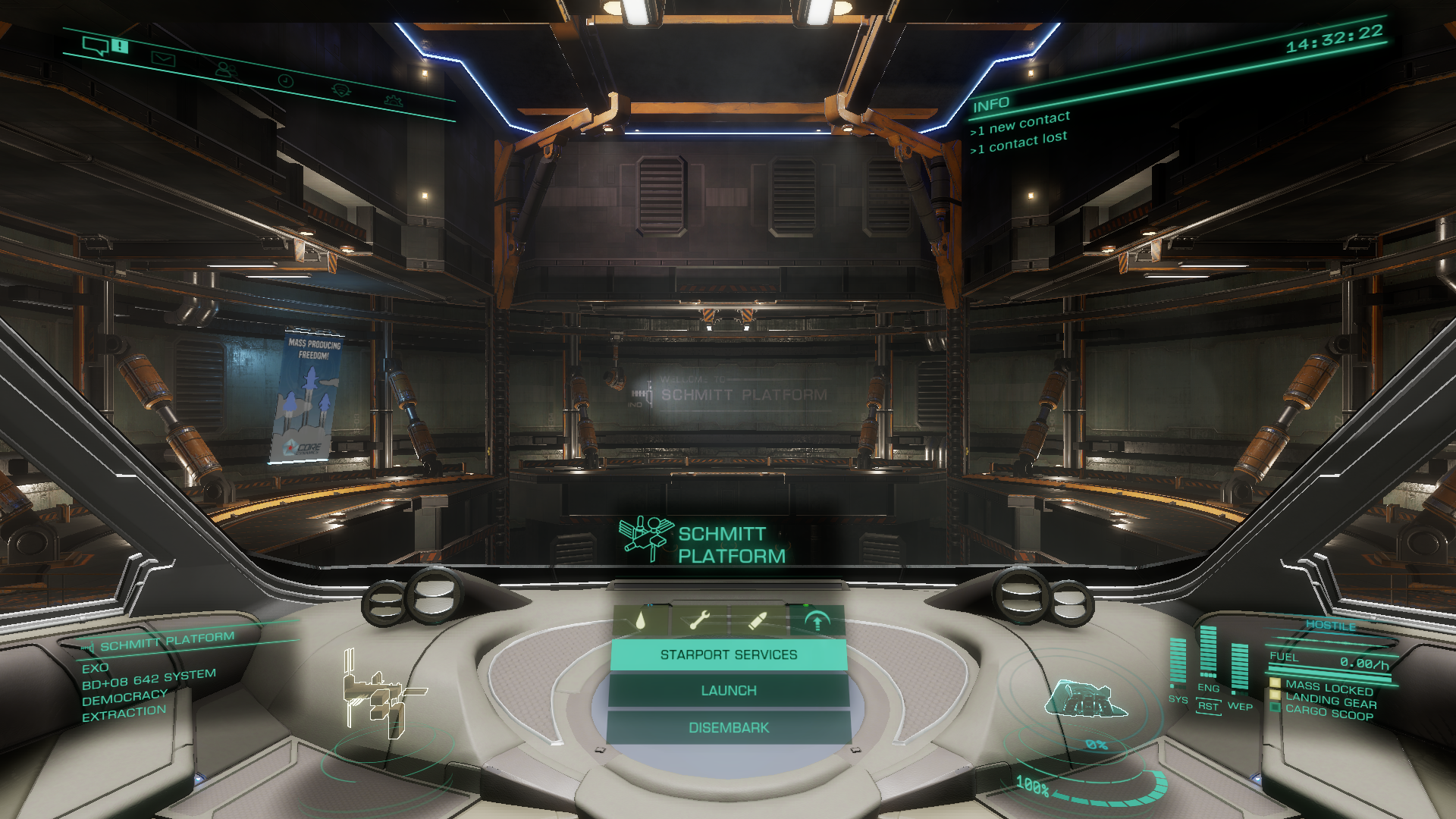Show the clock history tab
The height and width of the screenshot is (819, 1456).
(286, 80)
